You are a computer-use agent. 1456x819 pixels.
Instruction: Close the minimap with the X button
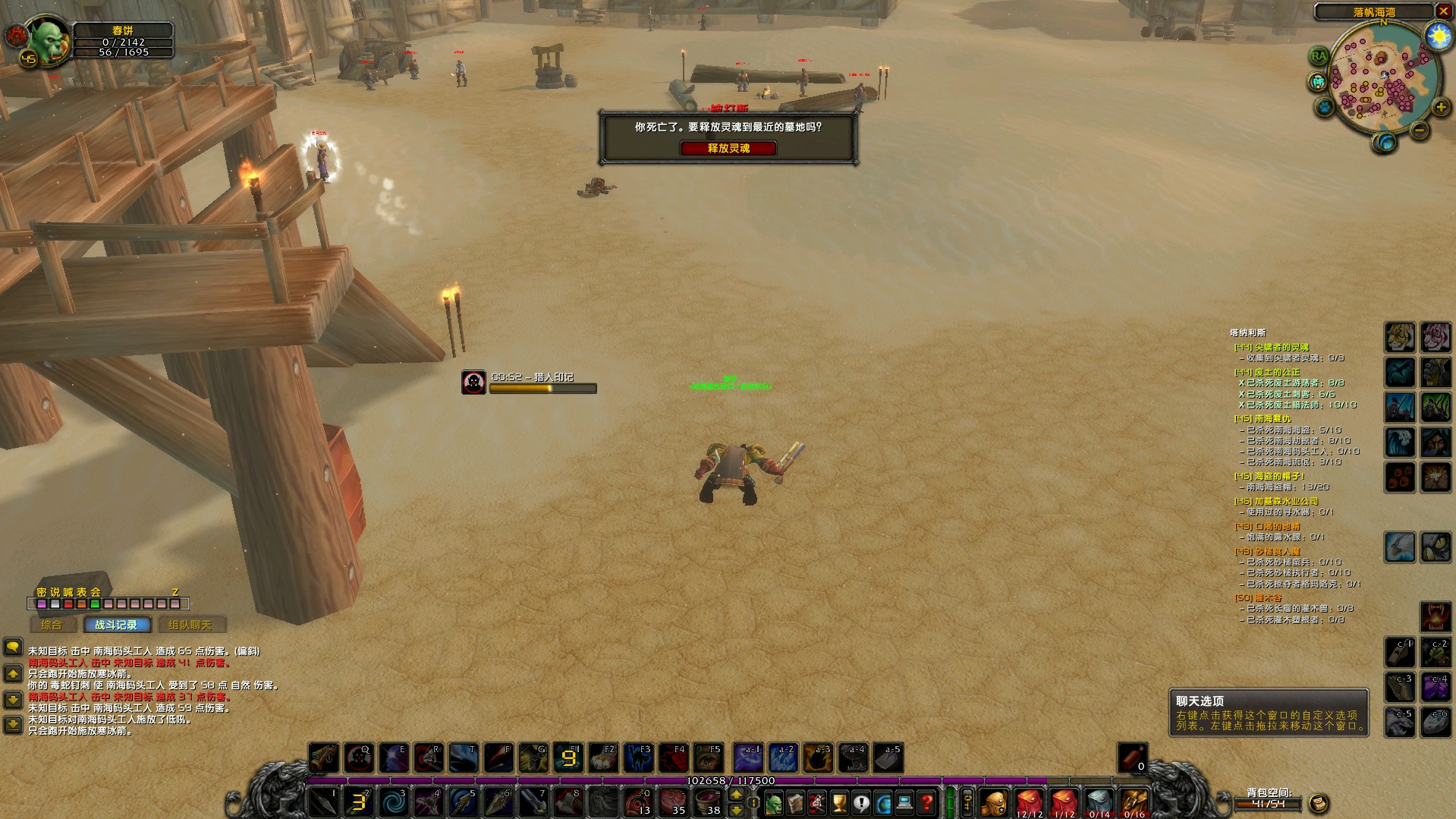(1443, 11)
